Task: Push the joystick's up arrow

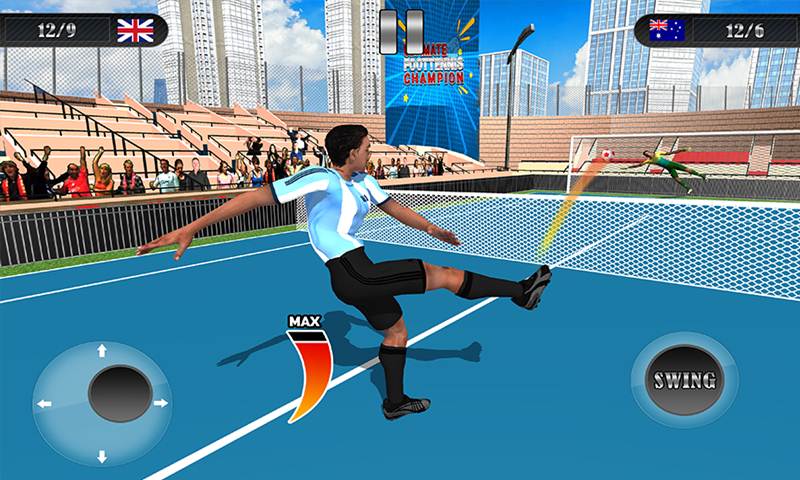Action: pyautogui.click(x=101, y=351)
